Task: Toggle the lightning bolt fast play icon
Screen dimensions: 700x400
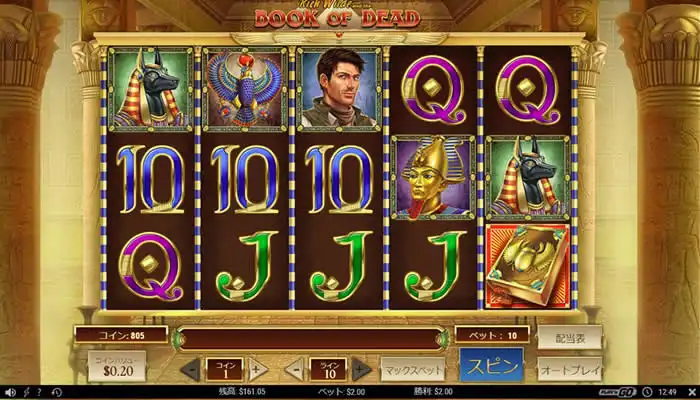Action: 26,391
